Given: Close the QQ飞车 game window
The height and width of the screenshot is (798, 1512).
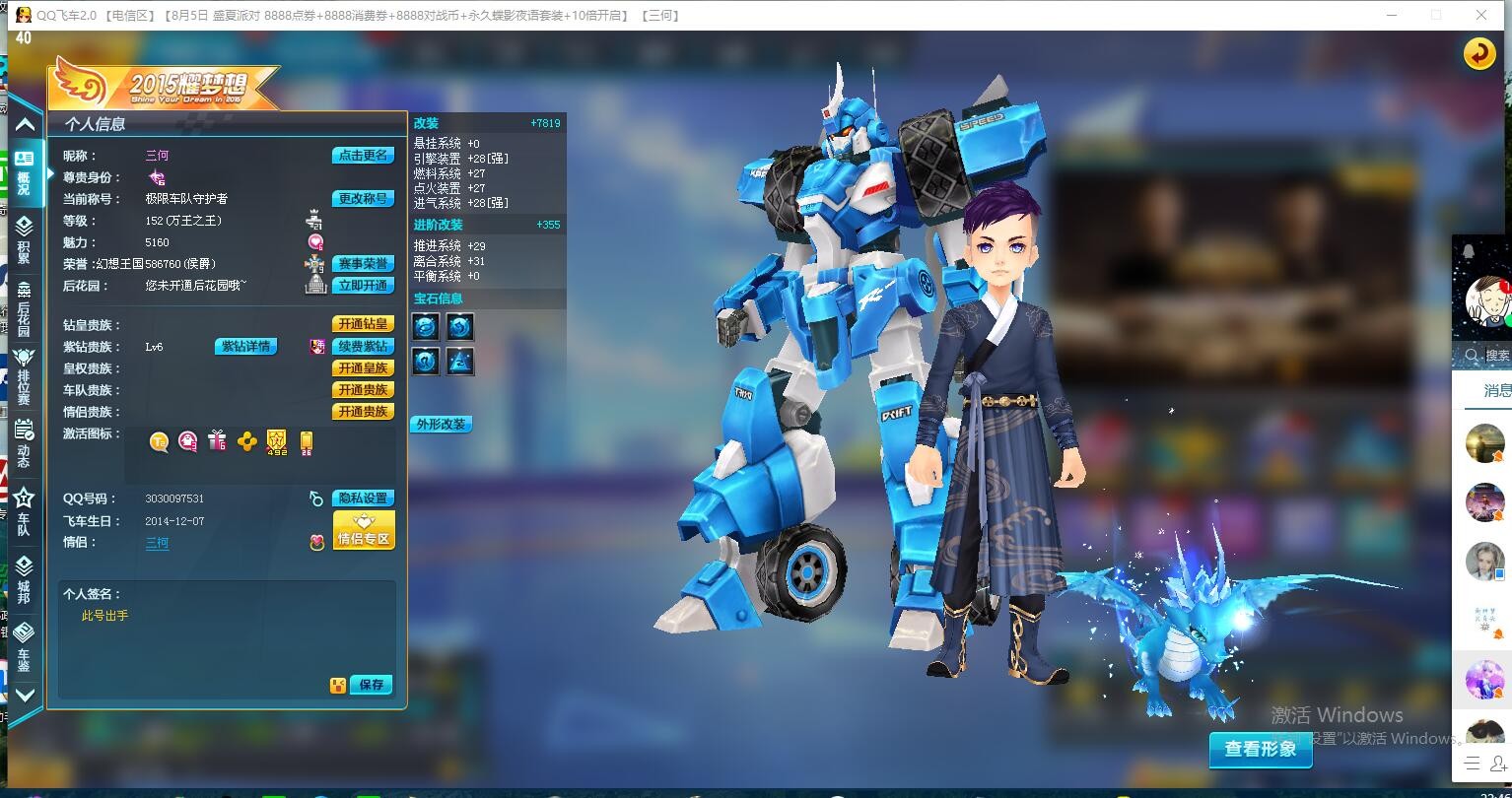Looking at the screenshot, I should [1480, 15].
